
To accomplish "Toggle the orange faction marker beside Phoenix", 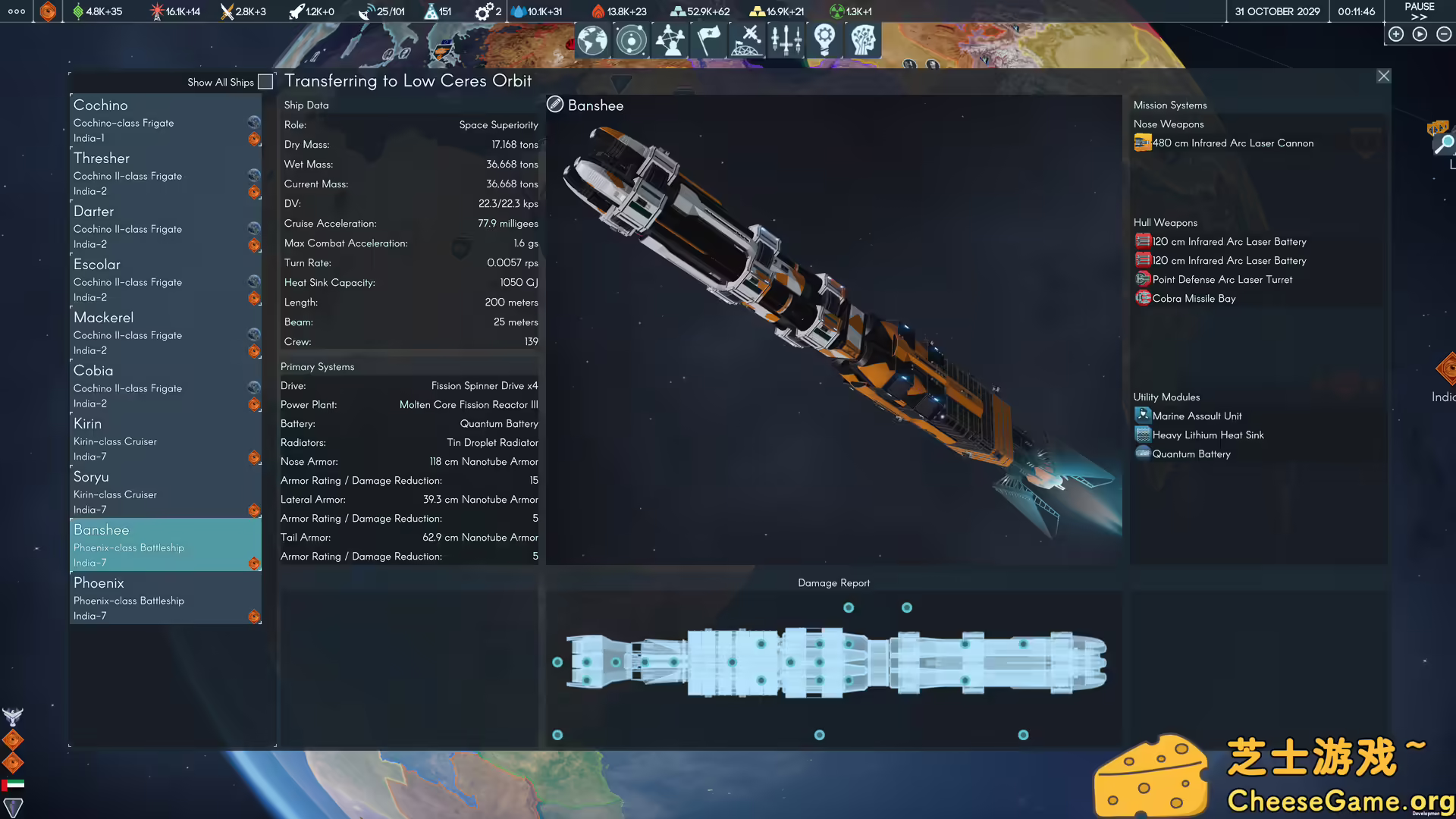I will [253, 617].
